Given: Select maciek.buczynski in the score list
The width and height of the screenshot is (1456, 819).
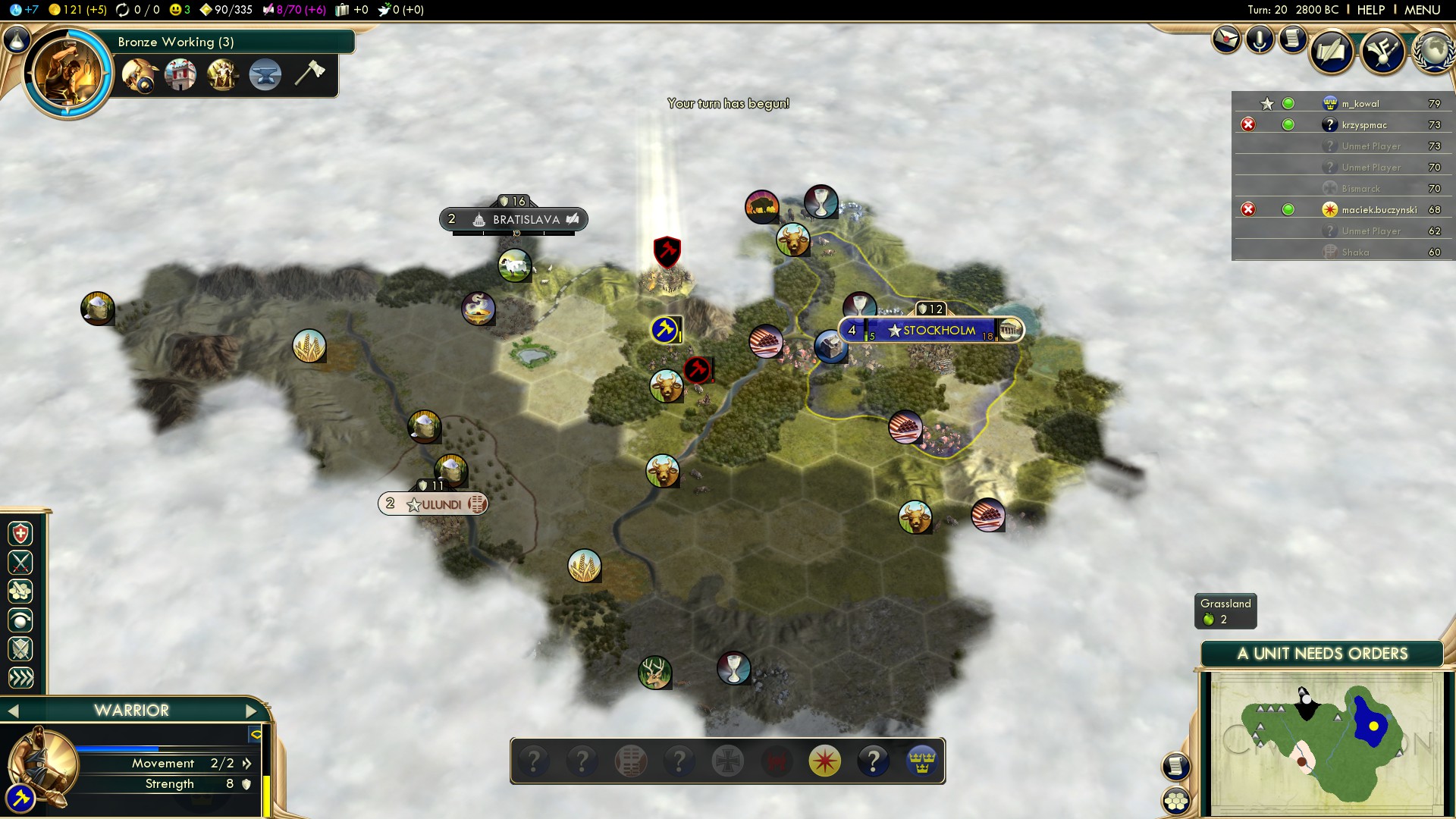Looking at the screenshot, I should pyautogui.click(x=1379, y=210).
